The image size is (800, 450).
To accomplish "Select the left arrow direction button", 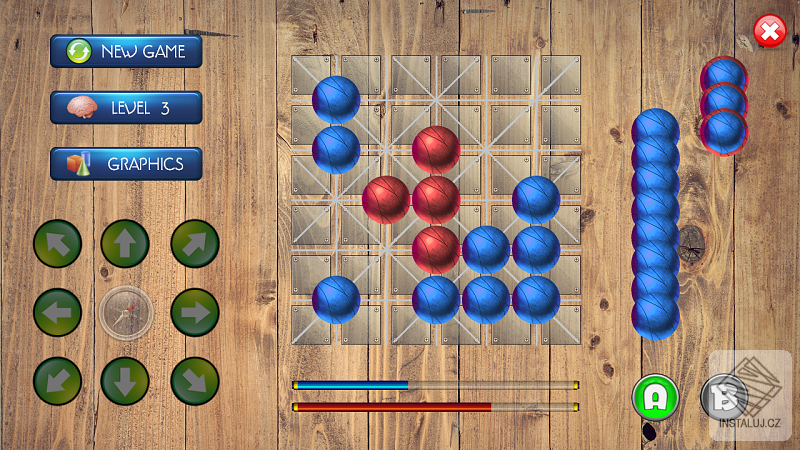I will coord(57,313).
